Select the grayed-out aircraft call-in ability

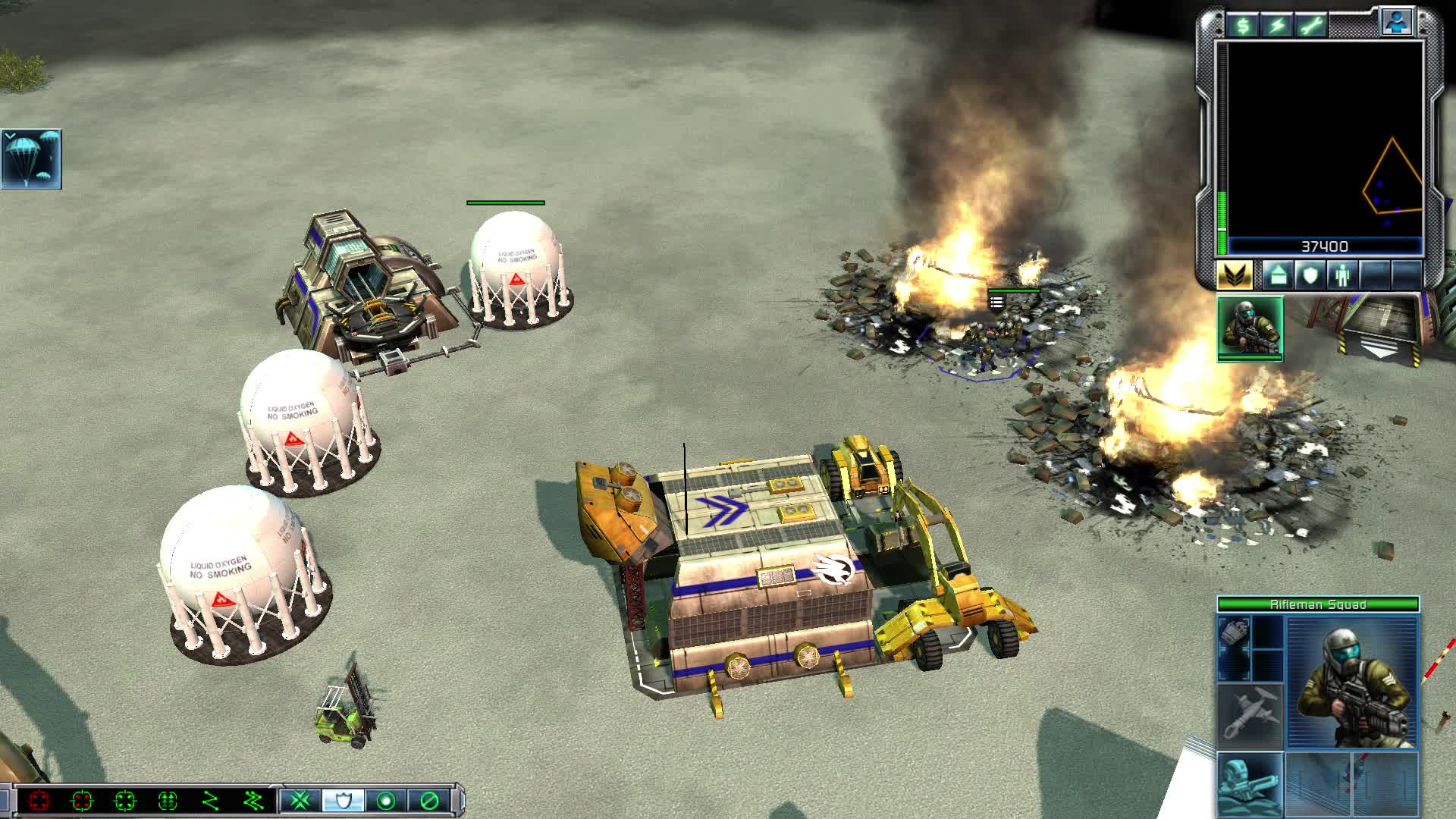point(1250,713)
